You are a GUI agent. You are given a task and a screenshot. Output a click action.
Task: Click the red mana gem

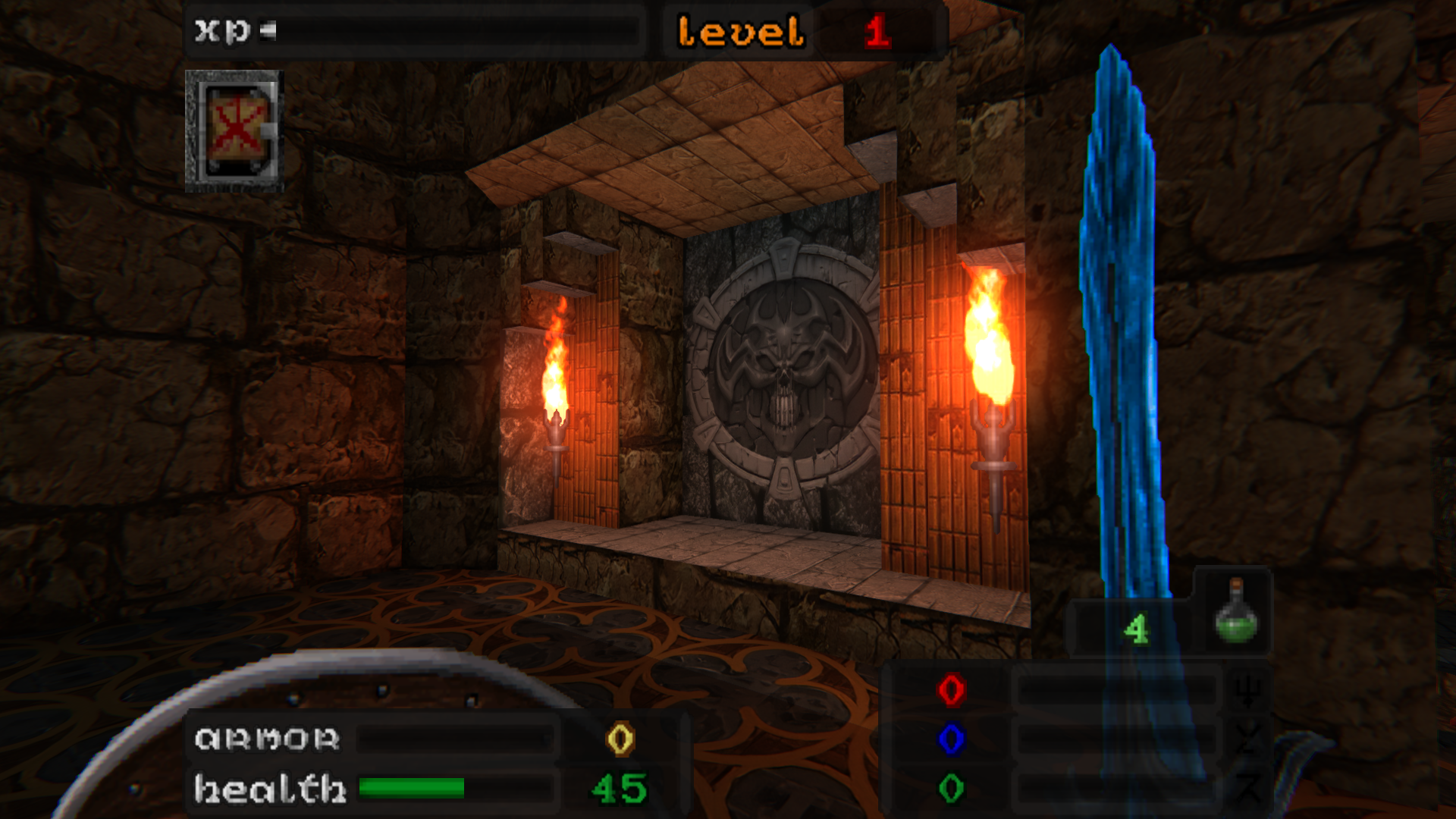pos(950,689)
